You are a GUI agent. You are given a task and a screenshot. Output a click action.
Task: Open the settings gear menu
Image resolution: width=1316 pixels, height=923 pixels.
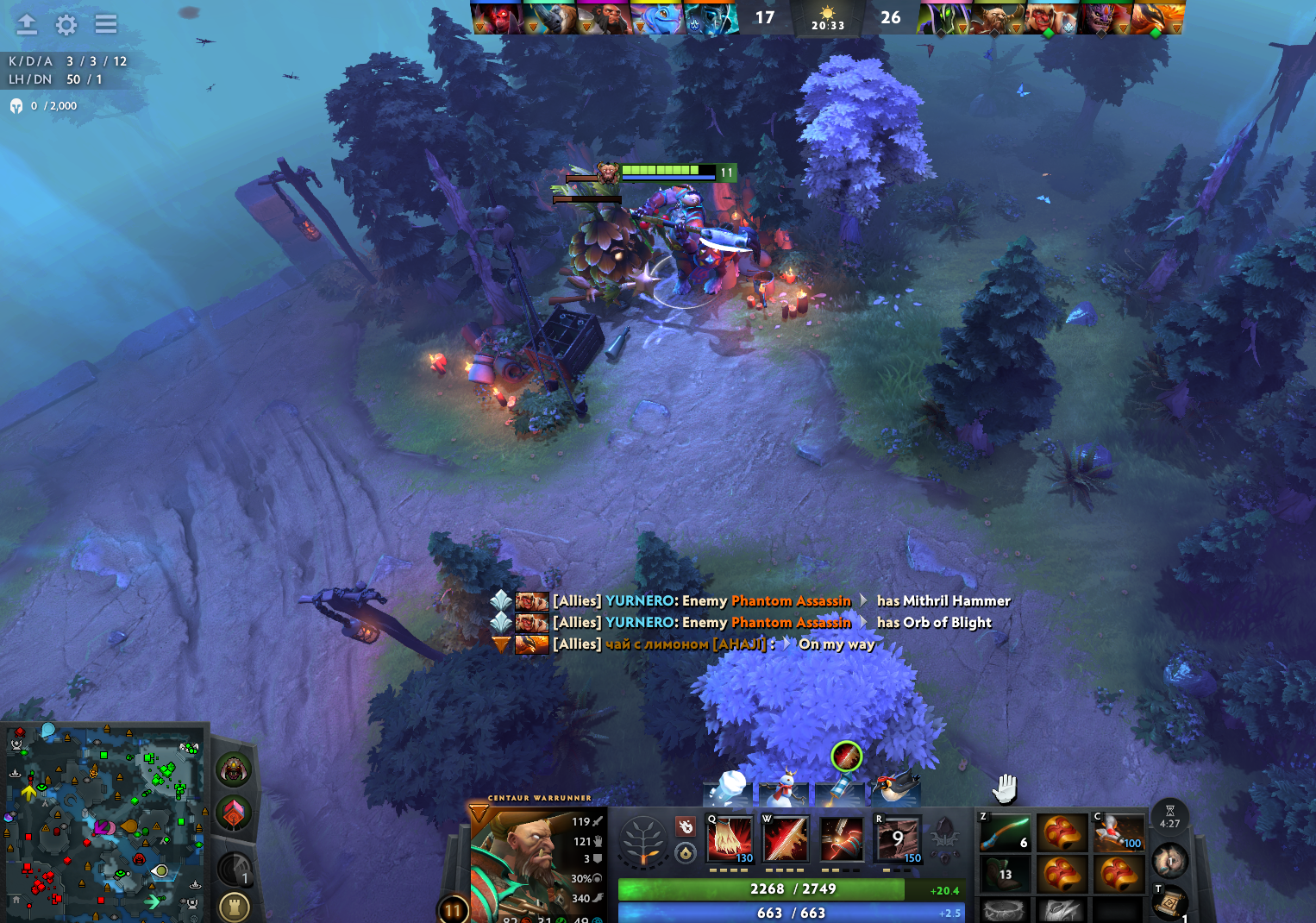66,24
